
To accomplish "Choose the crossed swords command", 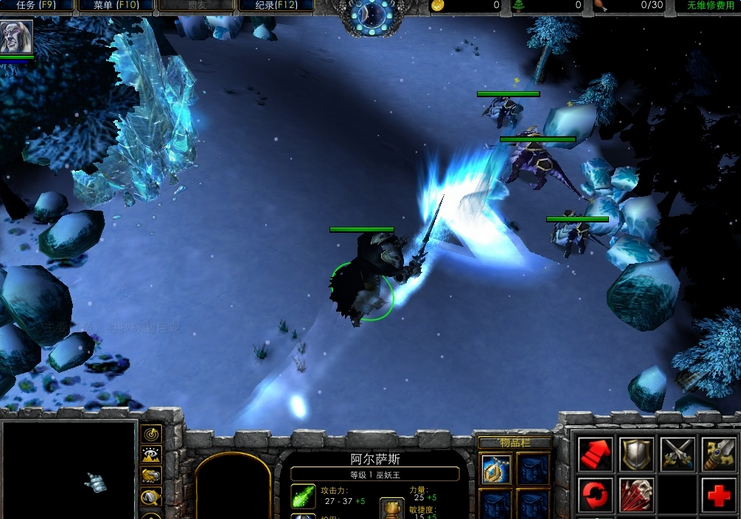I will 677,454.
